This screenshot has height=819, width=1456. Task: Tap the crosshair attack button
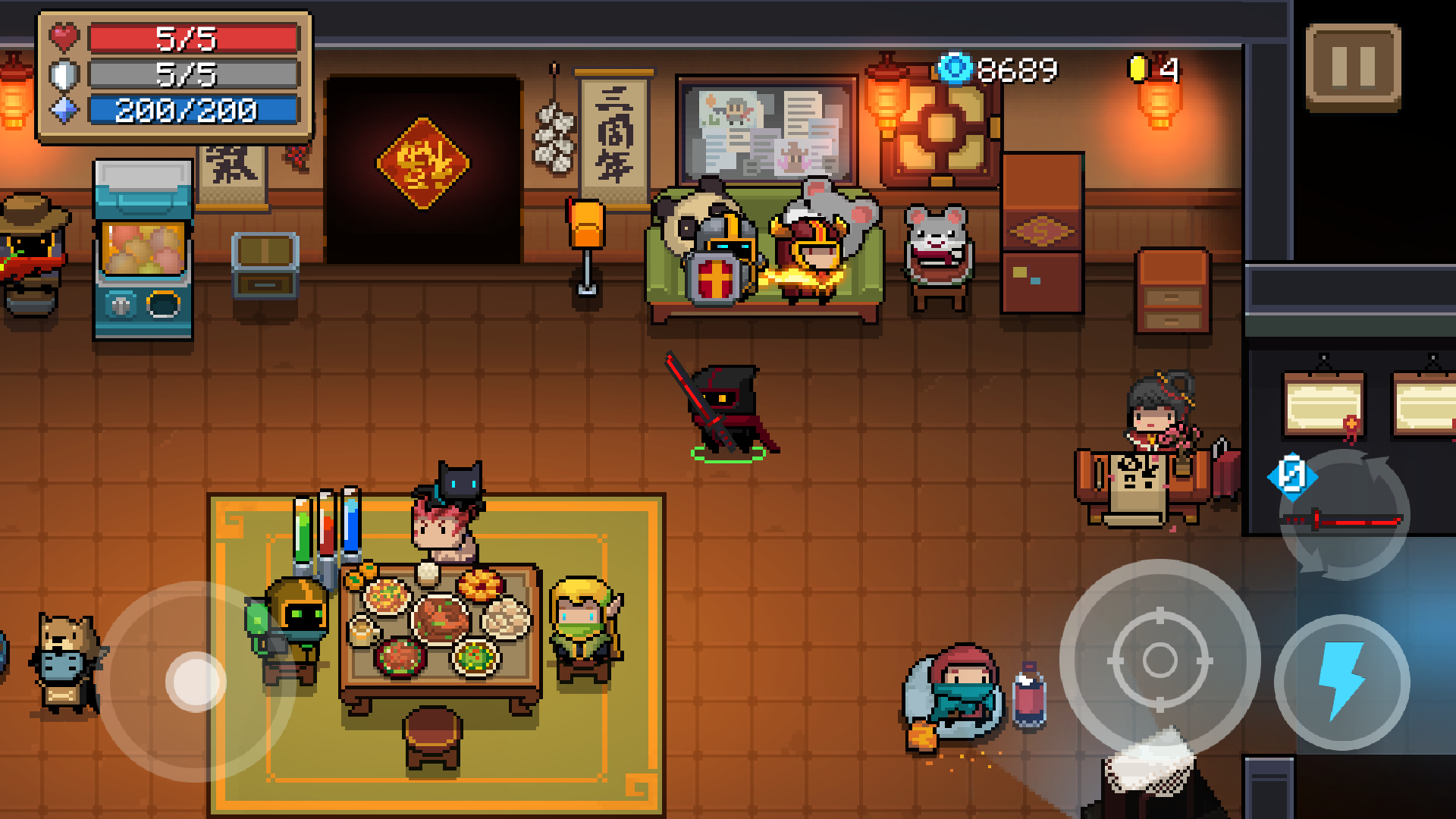point(1159,660)
